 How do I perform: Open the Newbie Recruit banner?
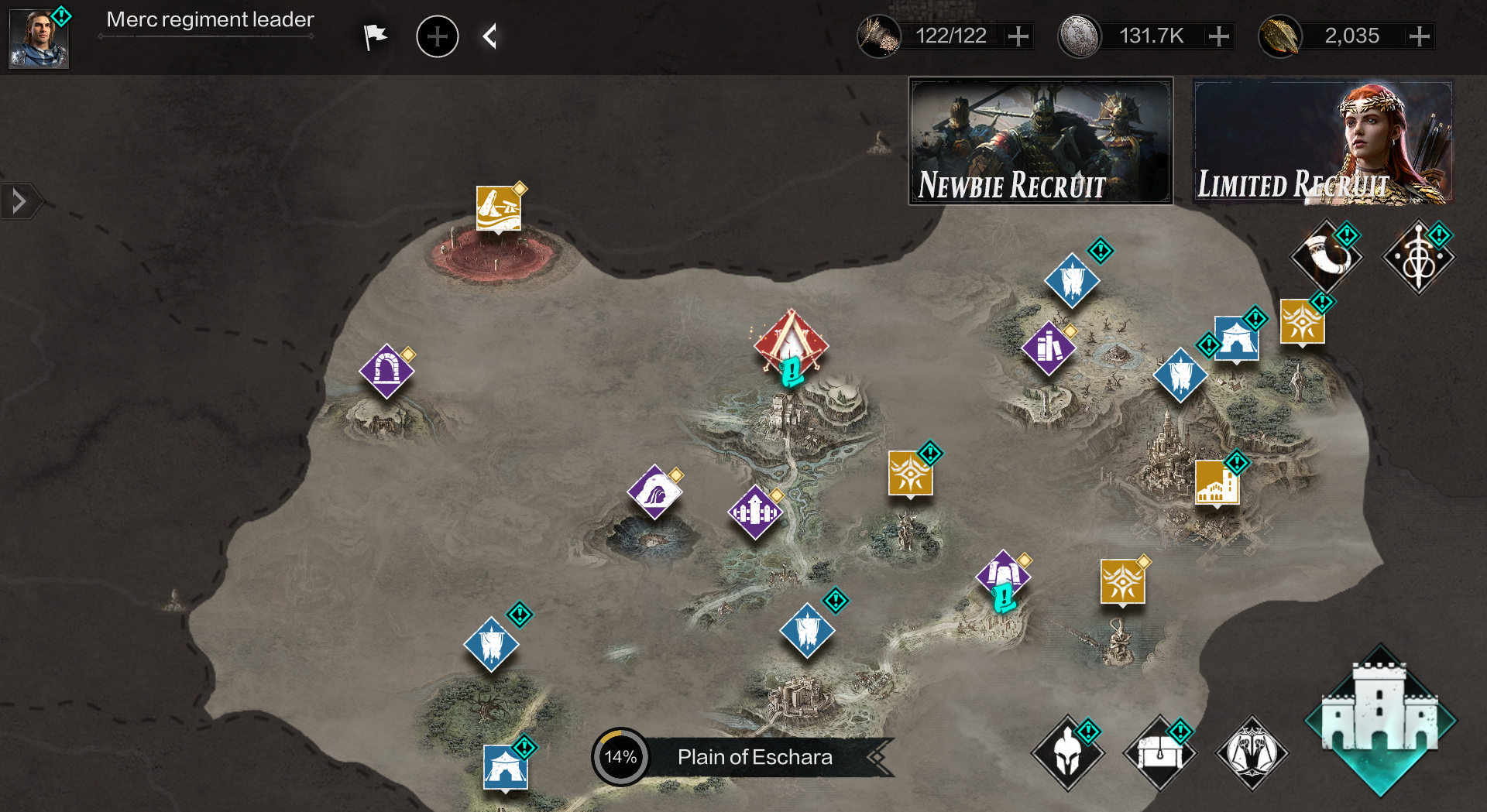1040,141
